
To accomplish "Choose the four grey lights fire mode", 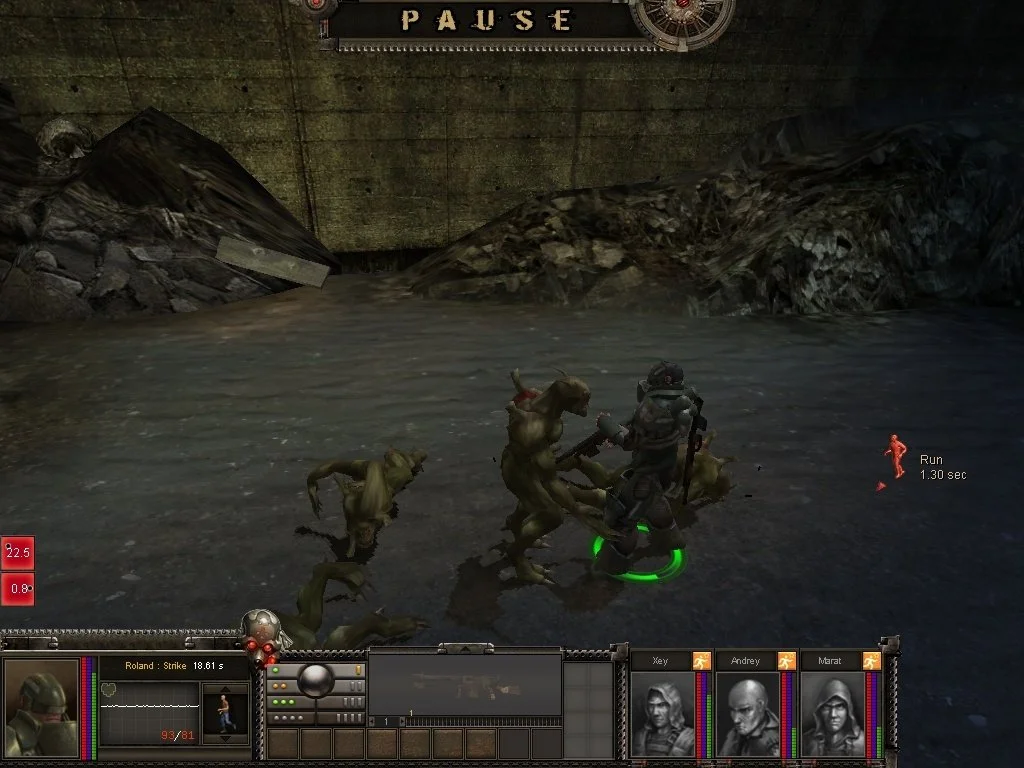I will (x=286, y=718).
